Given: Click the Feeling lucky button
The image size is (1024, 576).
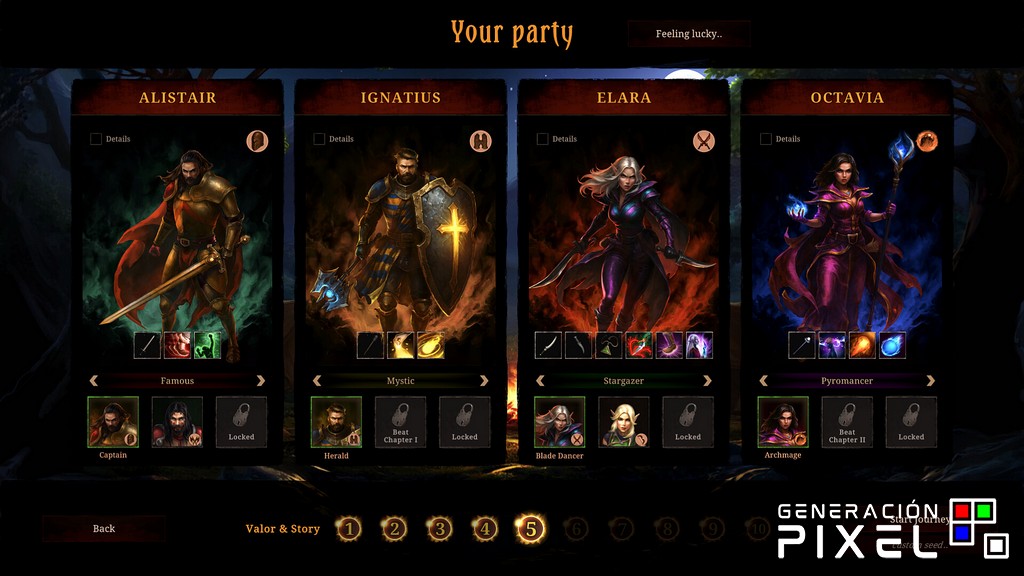Looking at the screenshot, I should click(688, 34).
